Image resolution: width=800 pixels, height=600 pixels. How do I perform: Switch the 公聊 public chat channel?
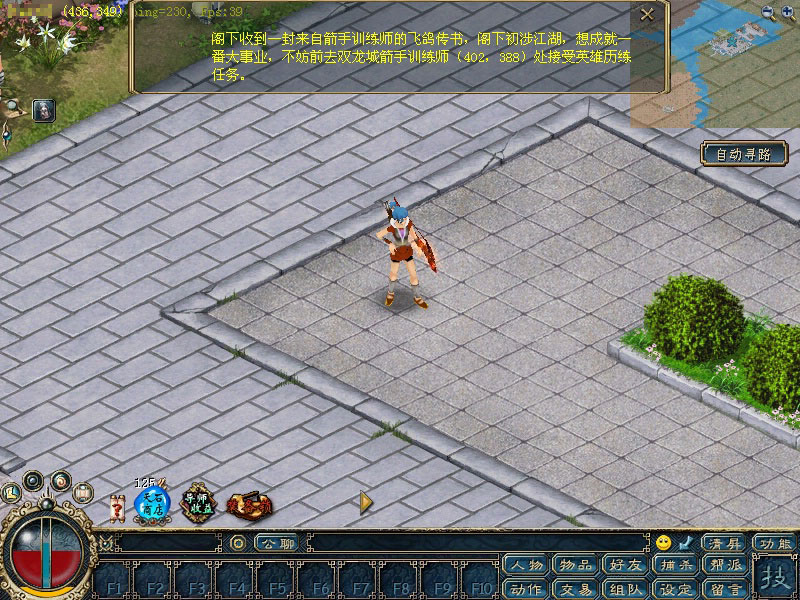pos(277,543)
